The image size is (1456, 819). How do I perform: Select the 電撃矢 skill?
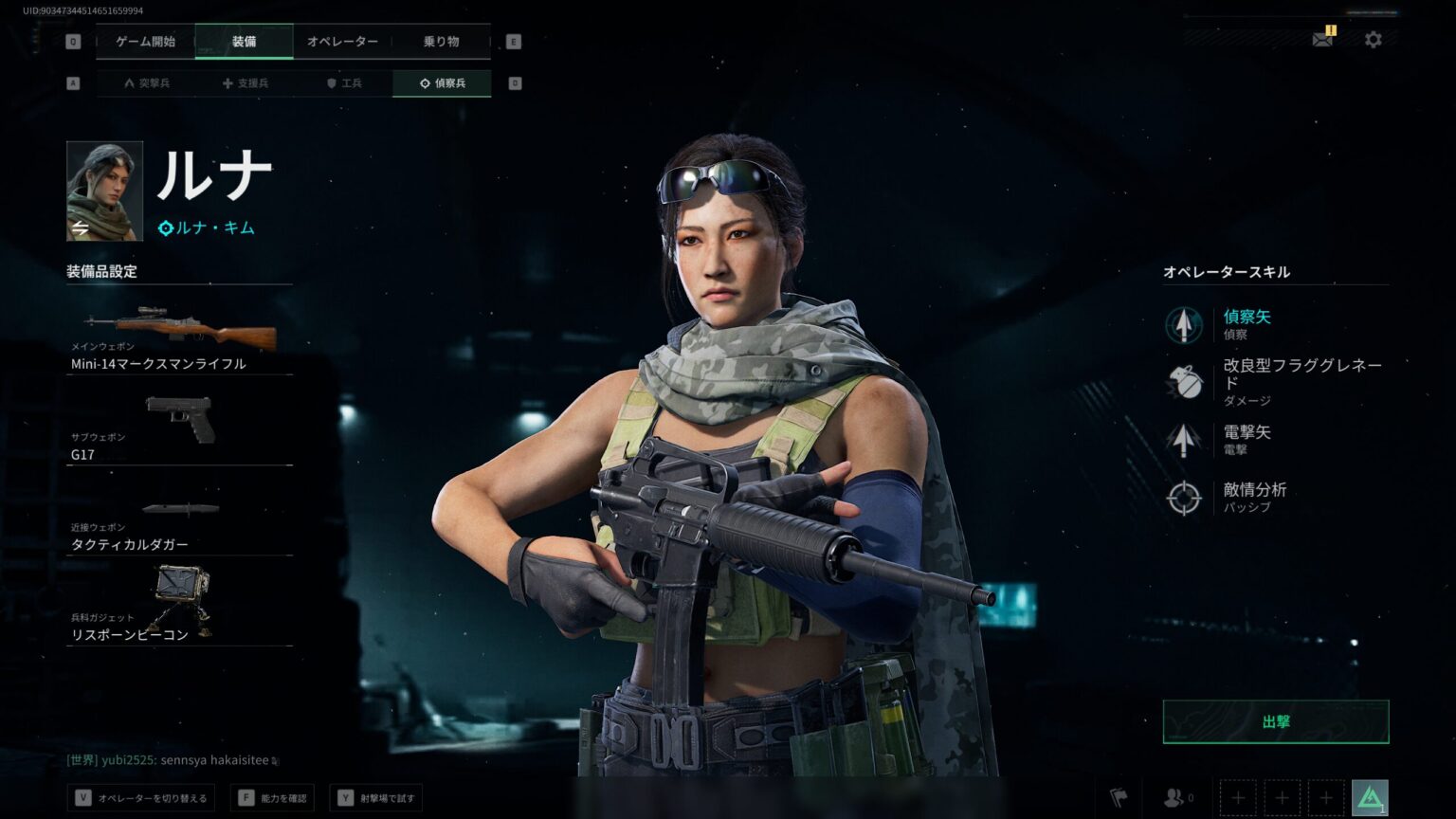pos(1247,439)
